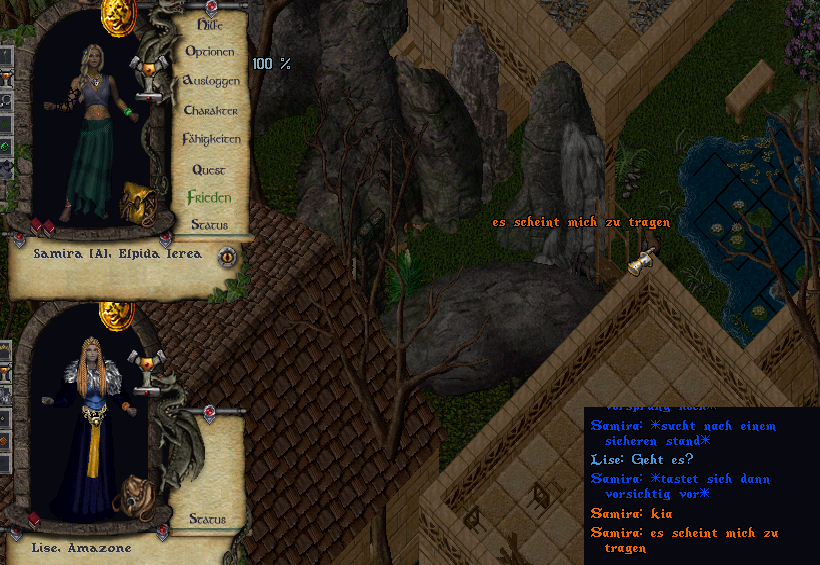Screen dimensions: 820x565
Task: Toggle the green Frieden peace mode
Action: [209, 198]
